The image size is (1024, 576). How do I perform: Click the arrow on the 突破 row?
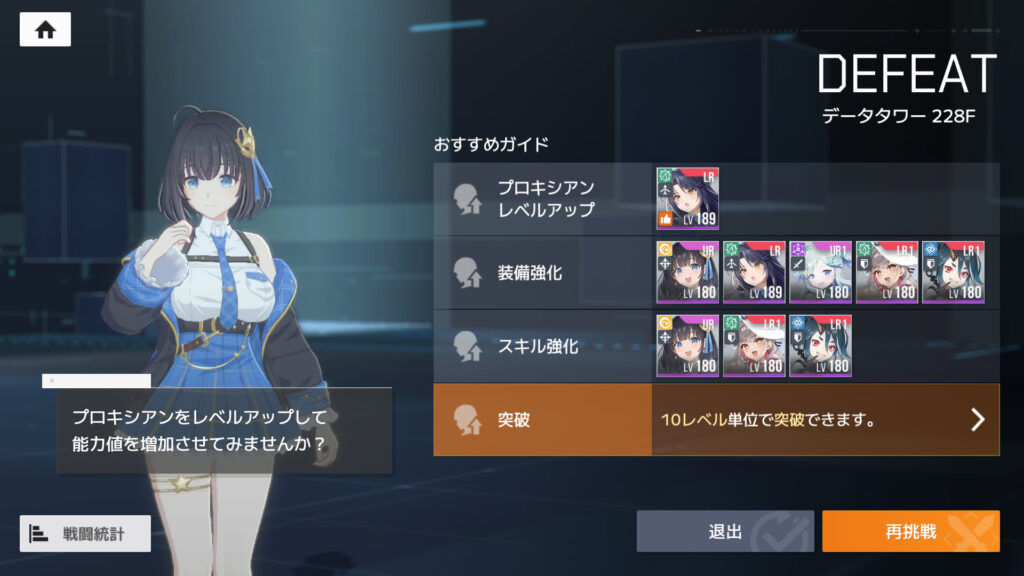click(977, 420)
